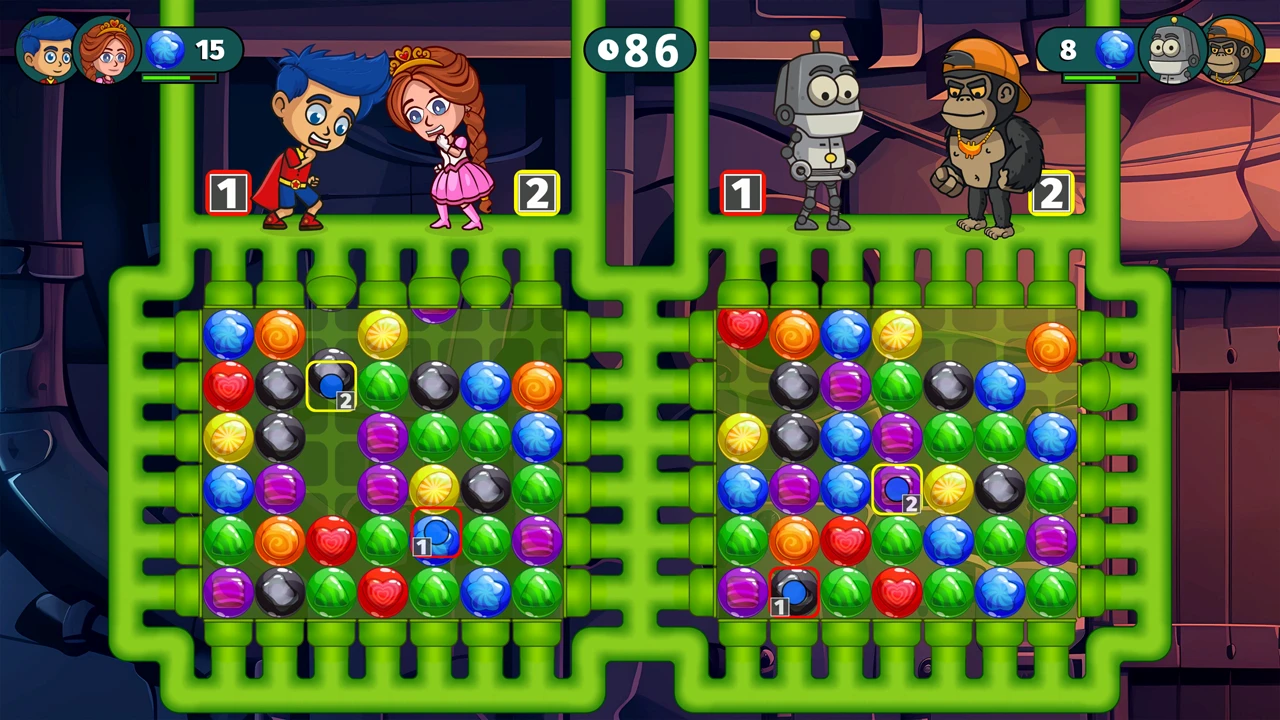Viewport: 1280px width, 720px height.
Task: Select the black gem under the left board's yellow cursor 2
Action: coord(331,382)
